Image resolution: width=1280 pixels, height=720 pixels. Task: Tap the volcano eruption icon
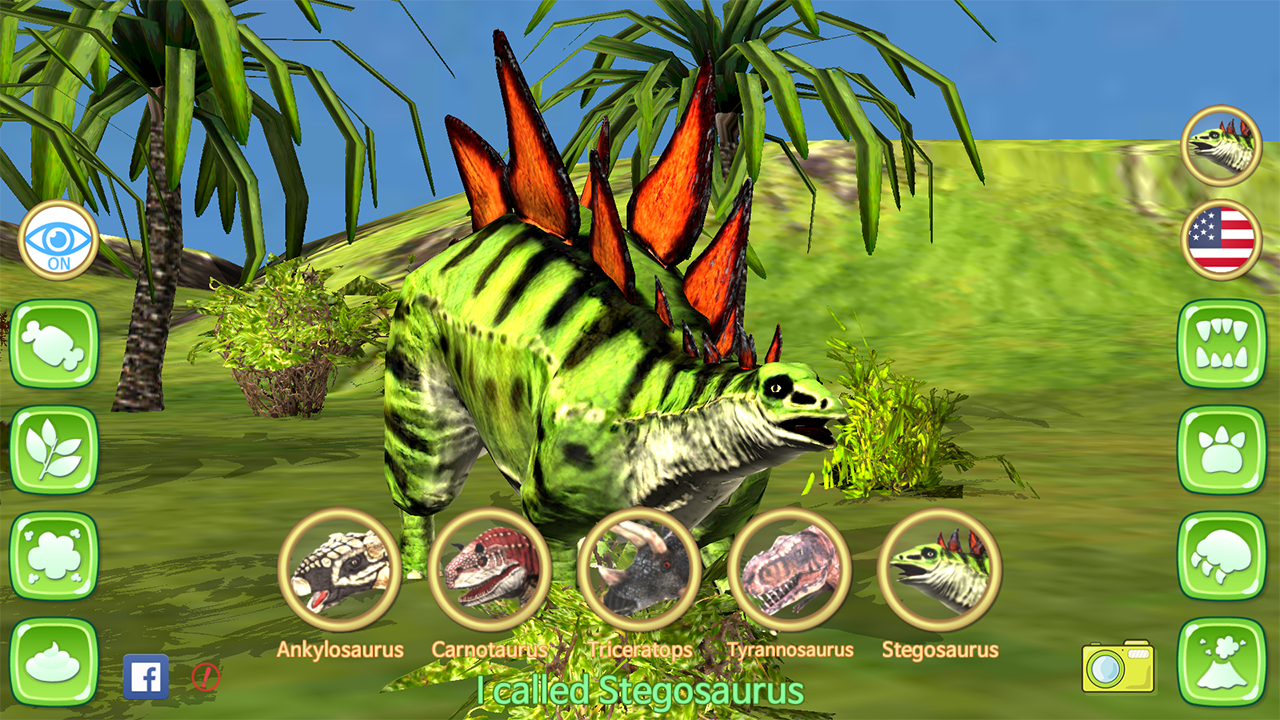[x=1222, y=662]
